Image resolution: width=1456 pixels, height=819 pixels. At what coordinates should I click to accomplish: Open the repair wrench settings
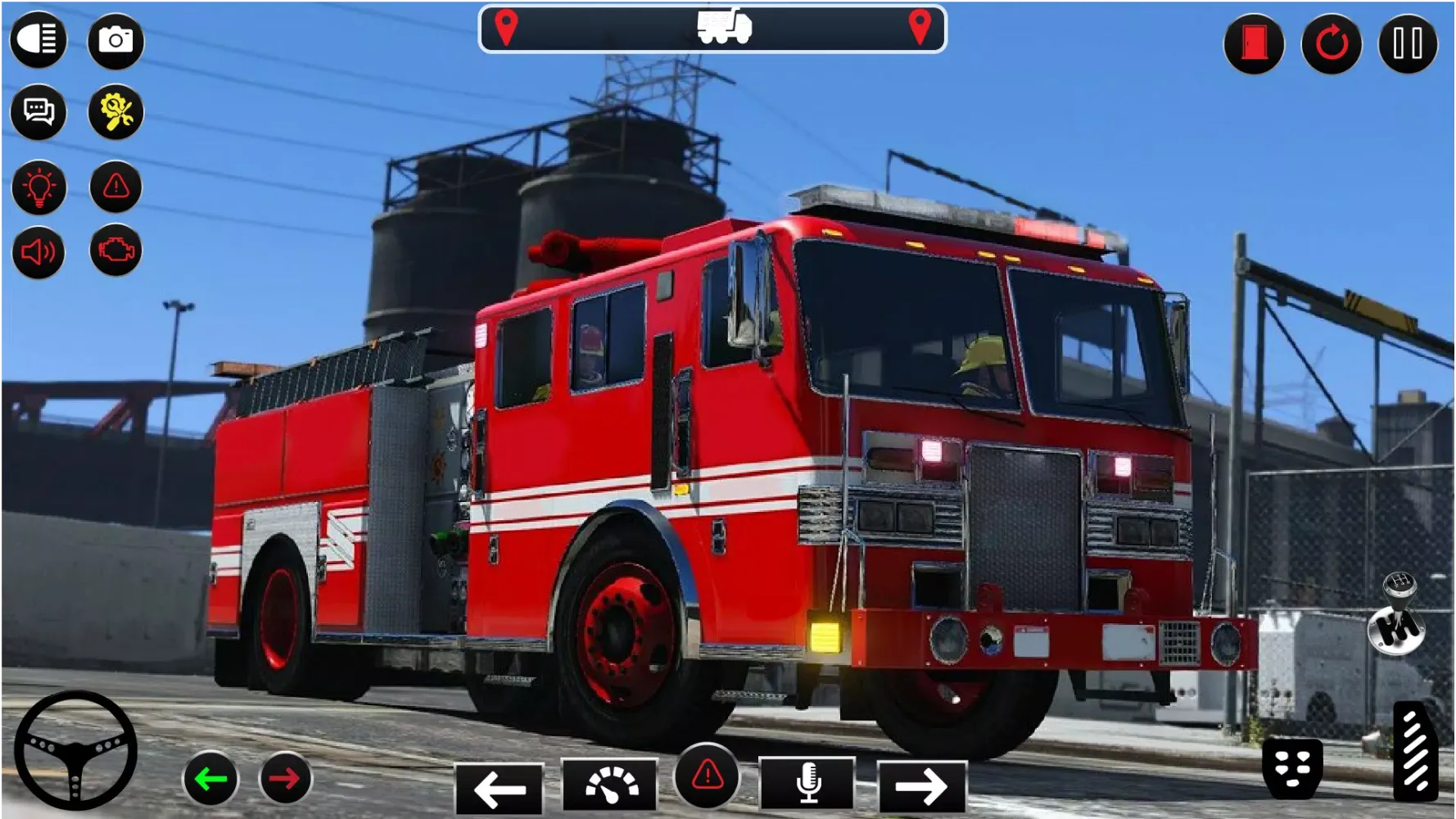(x=115, y=113)
